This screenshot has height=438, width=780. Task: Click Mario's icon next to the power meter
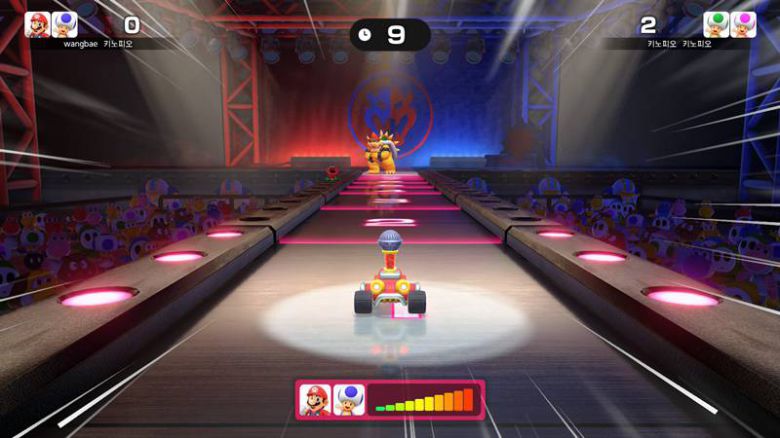pos(315,399)
